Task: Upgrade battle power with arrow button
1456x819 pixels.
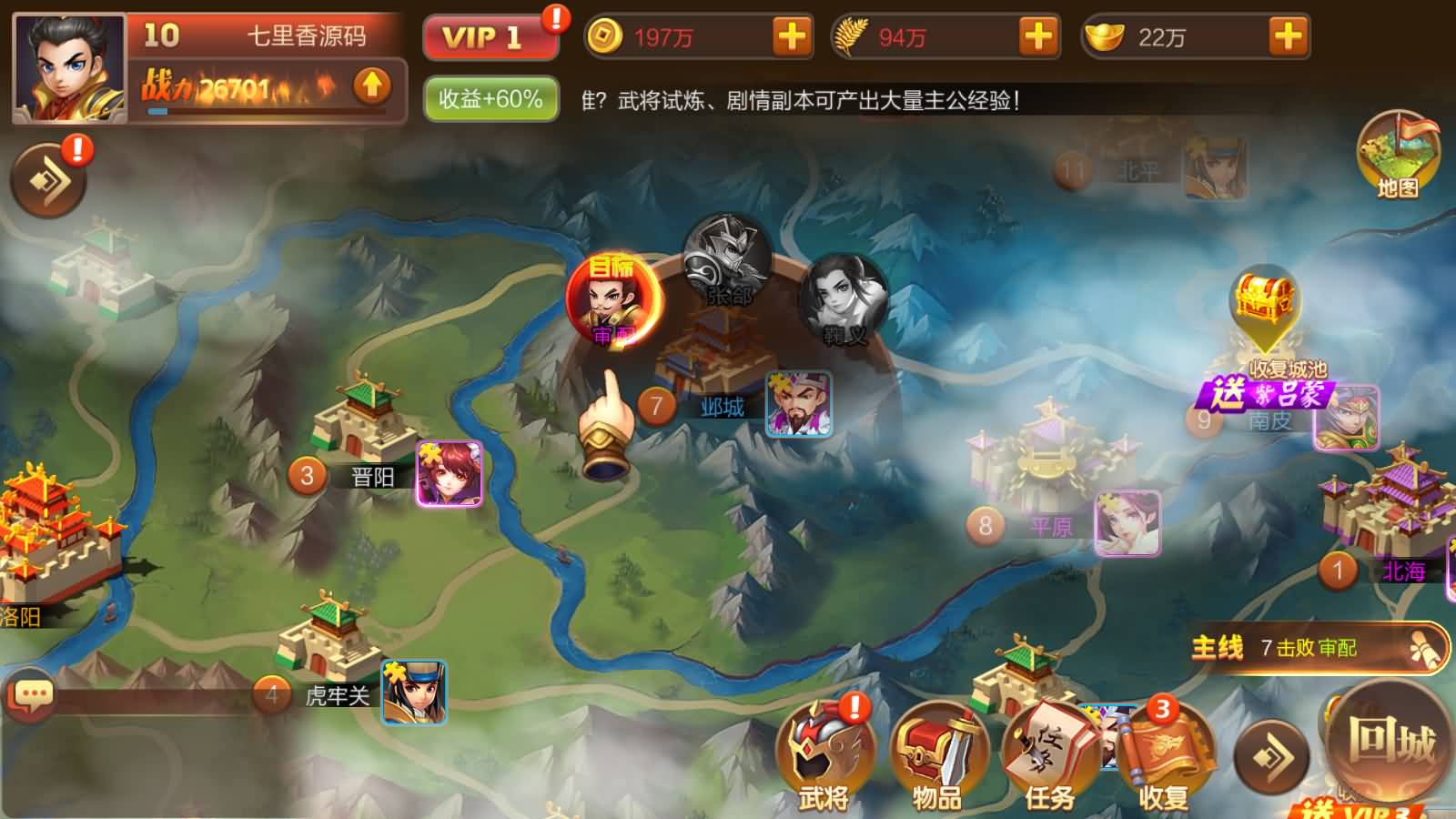Action: tap(371, 86)
